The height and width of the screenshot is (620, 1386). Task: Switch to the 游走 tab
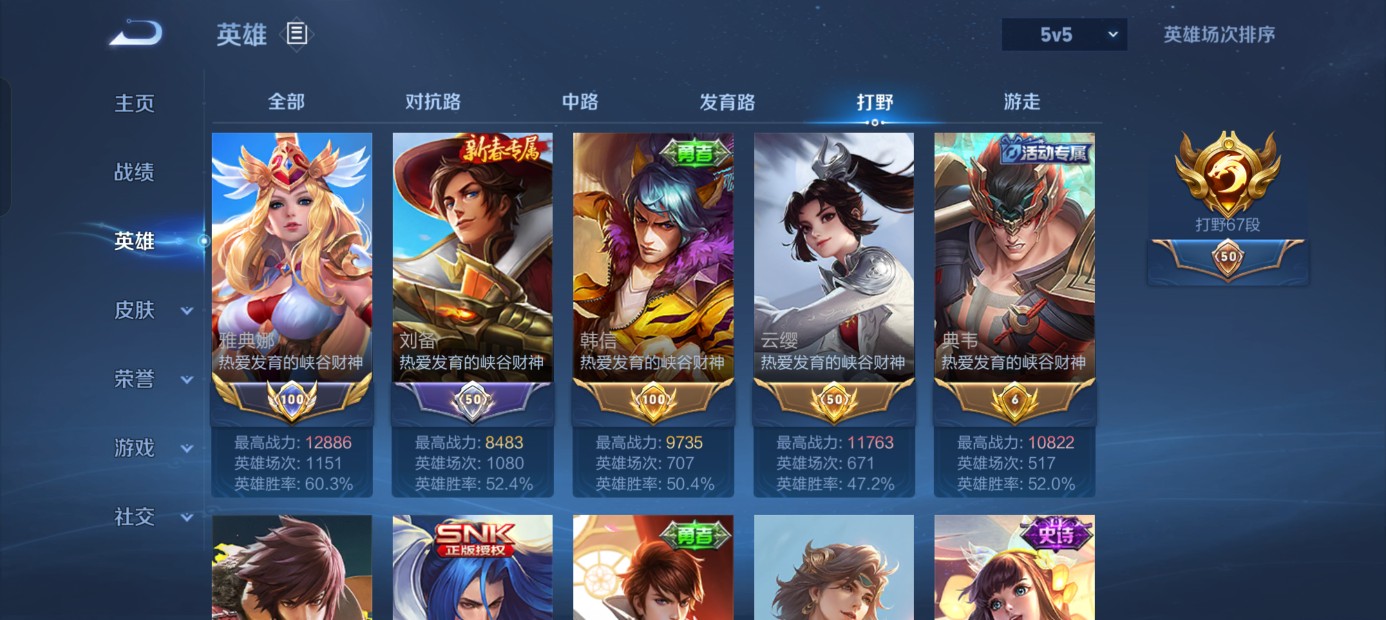(x=1022, y=102)
